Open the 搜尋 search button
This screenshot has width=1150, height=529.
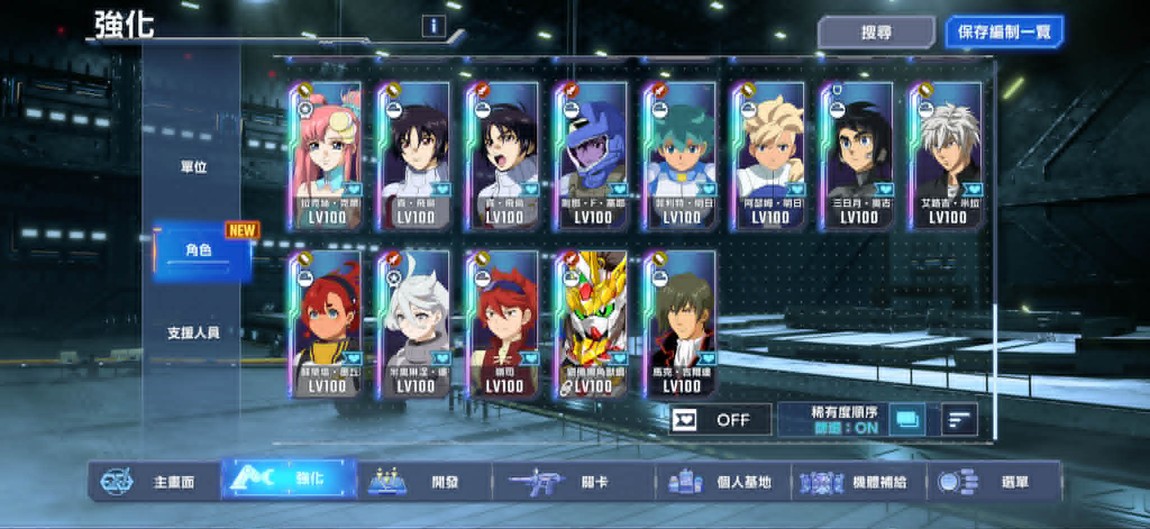[x=876, y=32]
